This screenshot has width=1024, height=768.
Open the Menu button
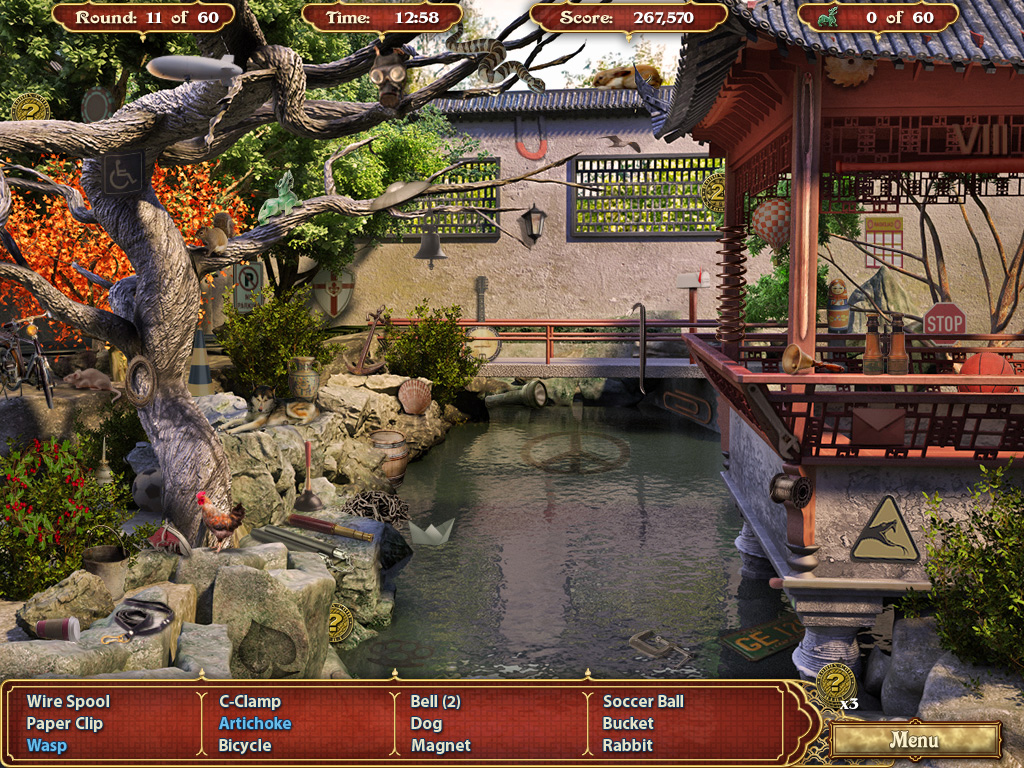pos(914,741)
